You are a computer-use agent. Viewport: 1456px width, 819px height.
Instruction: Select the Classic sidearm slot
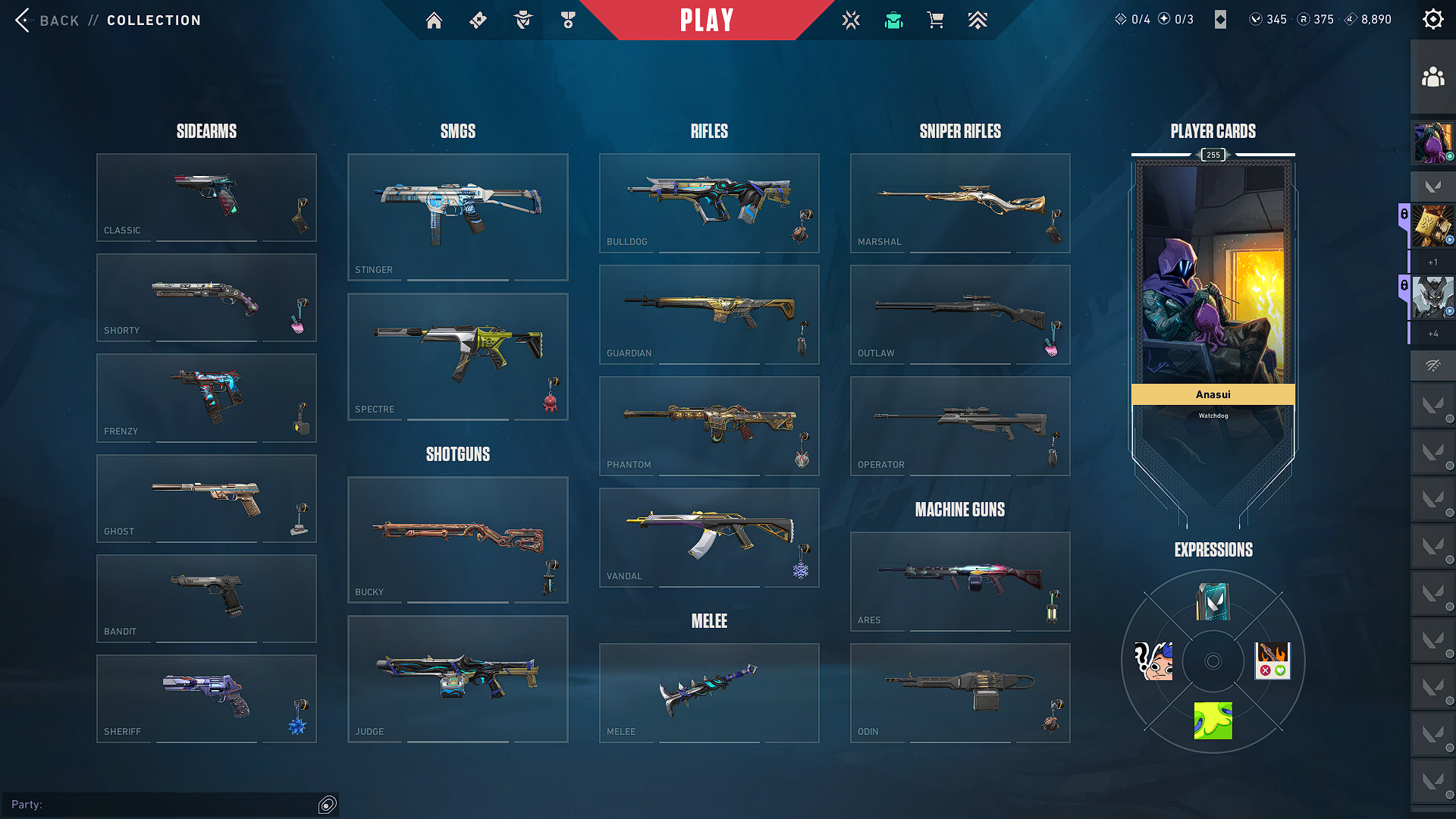[206, 197]
